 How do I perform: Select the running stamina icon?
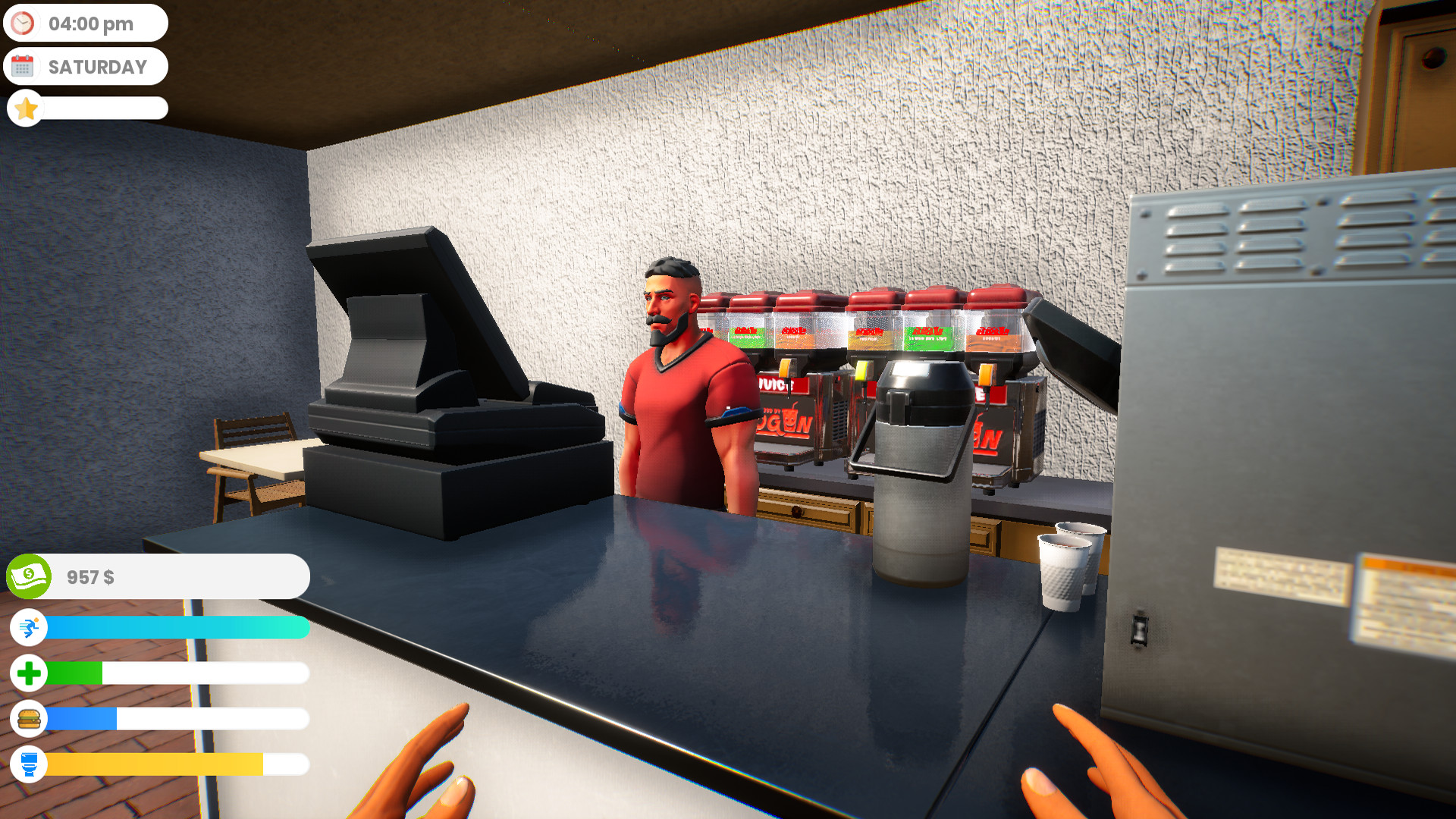tap(28, 628)
